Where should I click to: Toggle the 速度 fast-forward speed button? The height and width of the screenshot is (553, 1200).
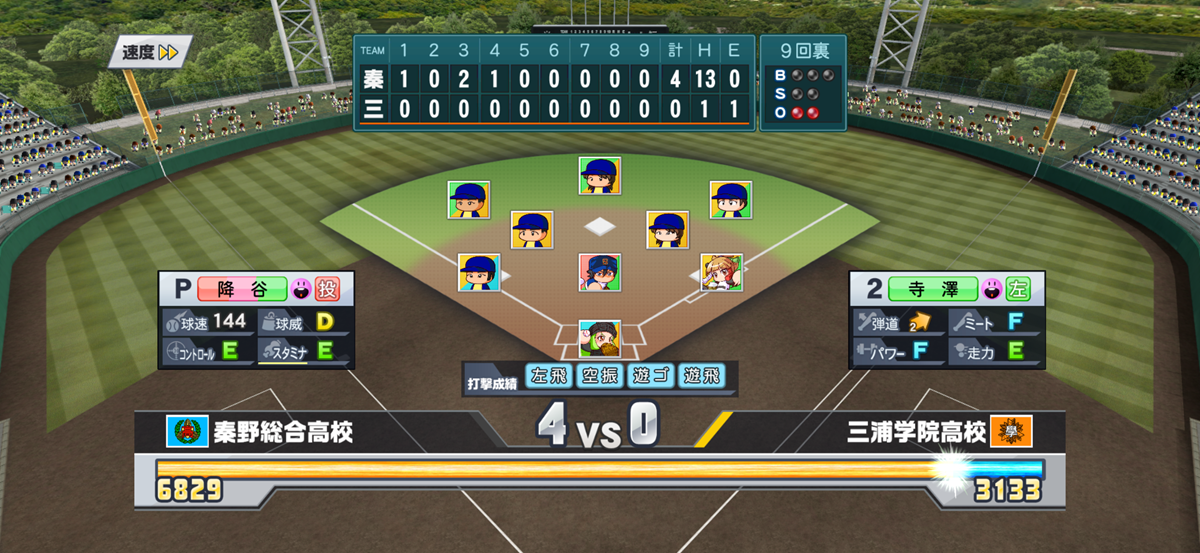(x=150, y=52)
